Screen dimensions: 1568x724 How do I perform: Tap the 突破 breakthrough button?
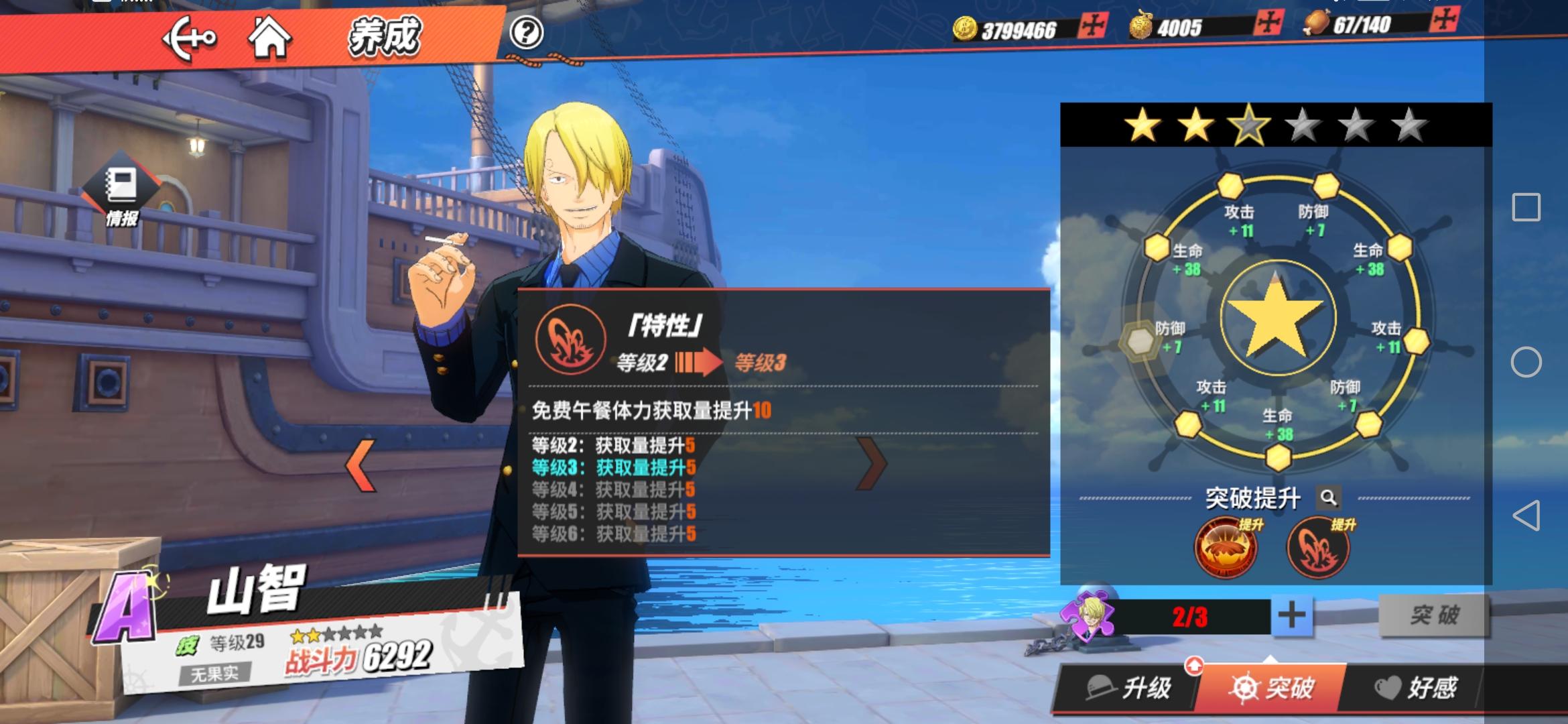(x=1433, y=615)
